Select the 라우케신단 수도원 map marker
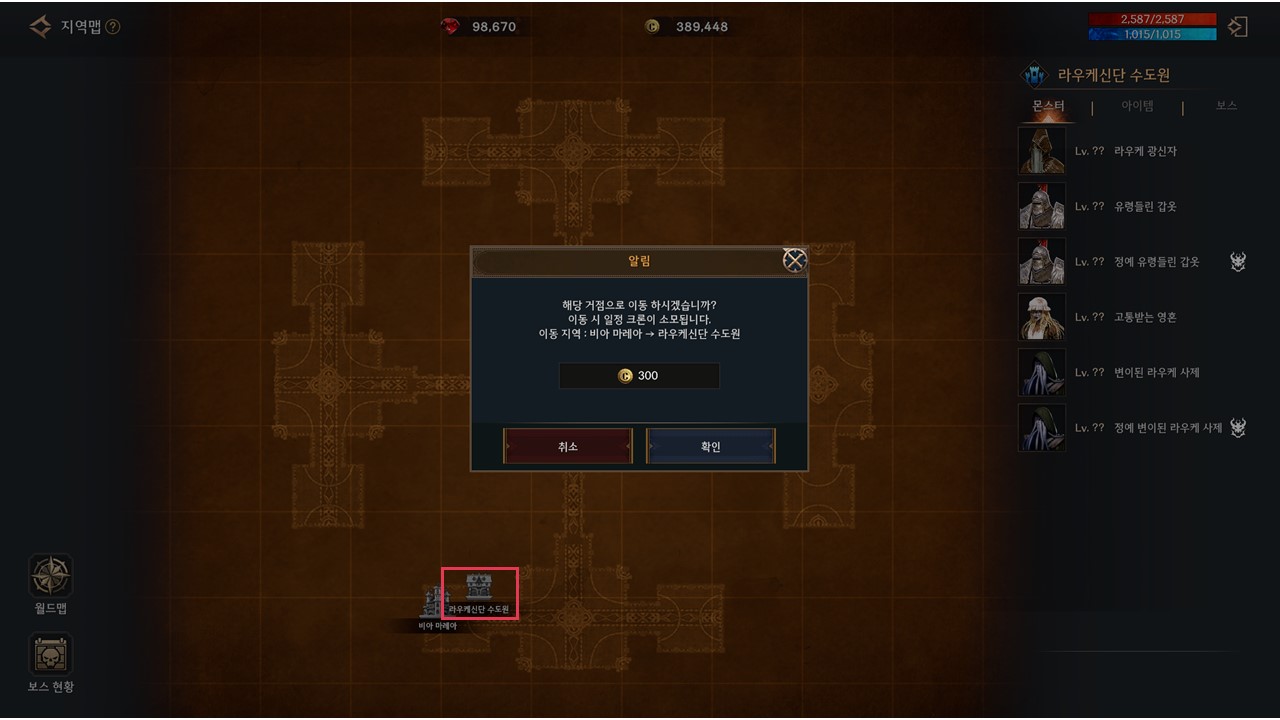Image resolution: width=1280 pixels, height=720 pixels. point(479,592)
